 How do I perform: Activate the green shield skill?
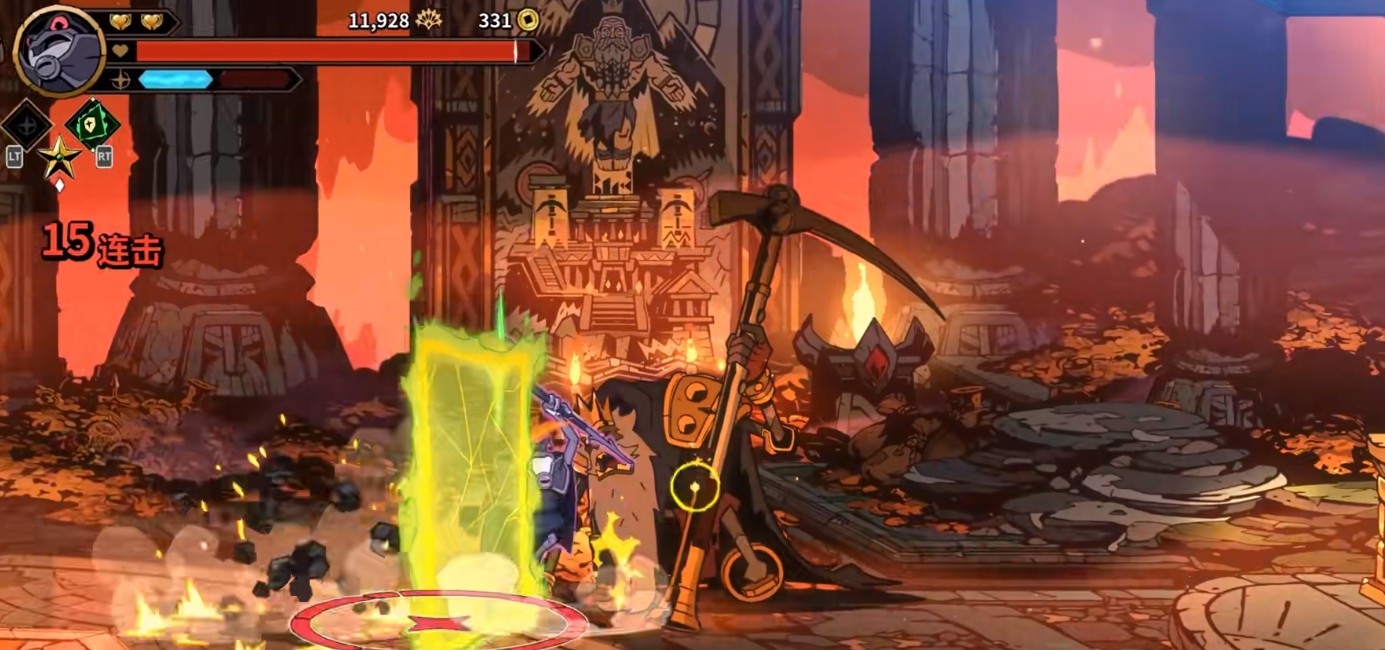coord(93,125)
